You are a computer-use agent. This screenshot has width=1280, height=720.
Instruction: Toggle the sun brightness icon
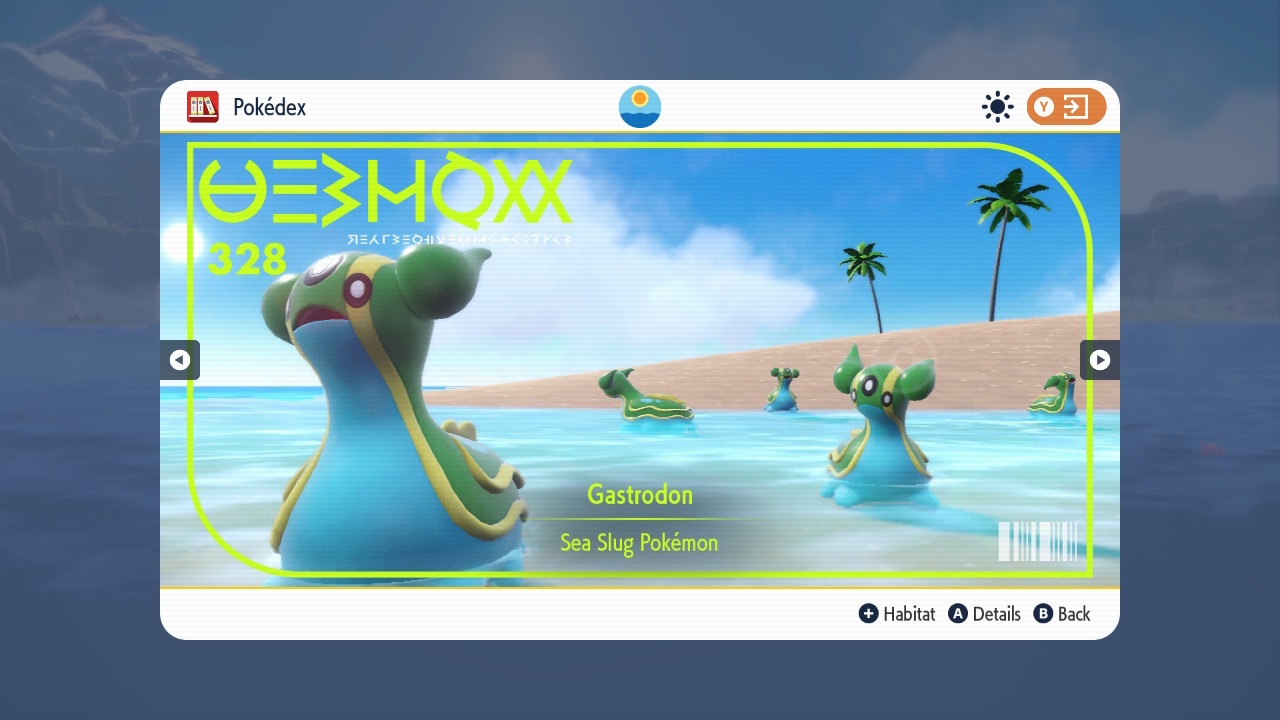(x=997, y=107)
